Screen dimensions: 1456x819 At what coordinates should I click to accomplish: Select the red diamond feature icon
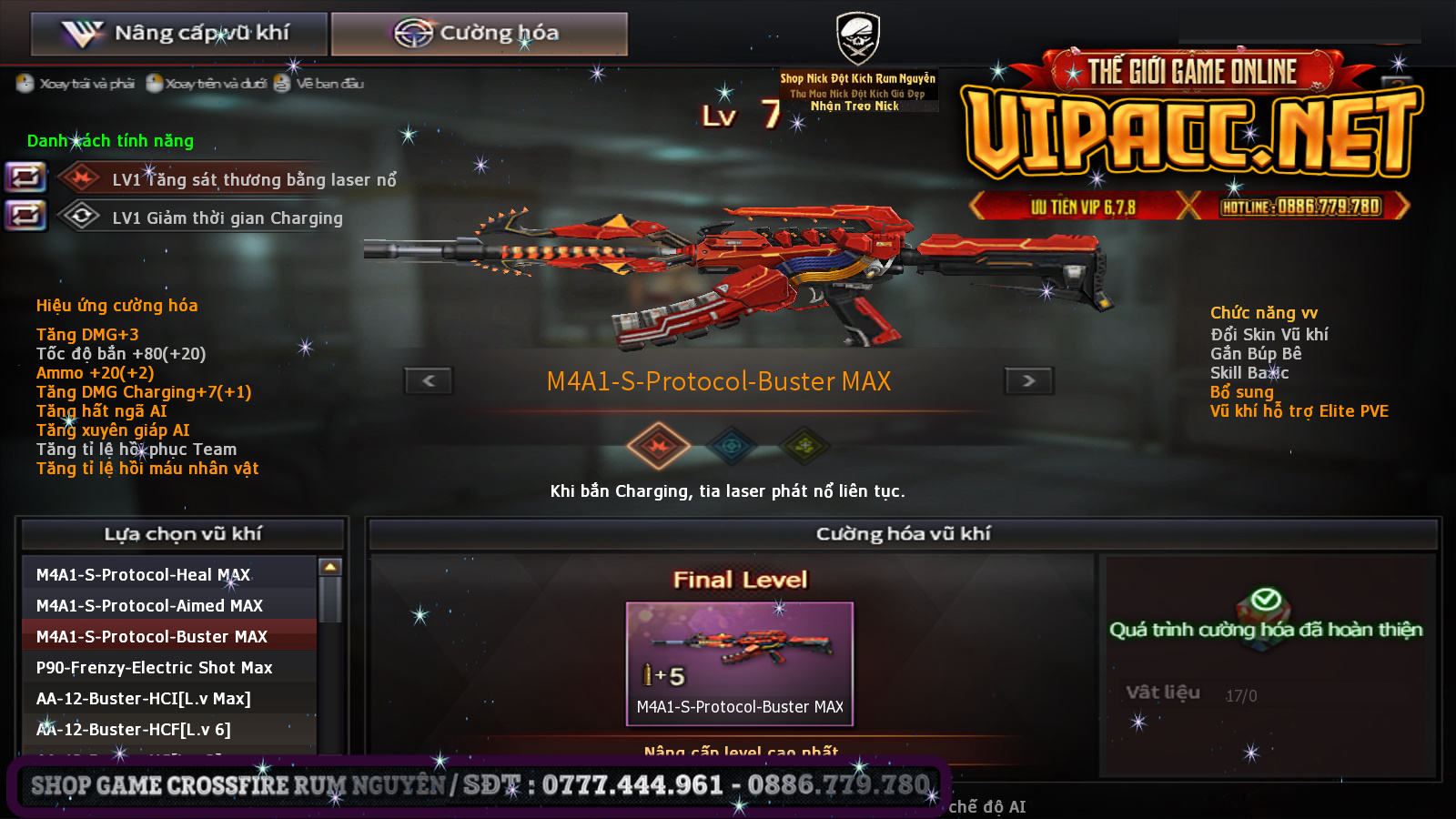[x=658, y=446]
